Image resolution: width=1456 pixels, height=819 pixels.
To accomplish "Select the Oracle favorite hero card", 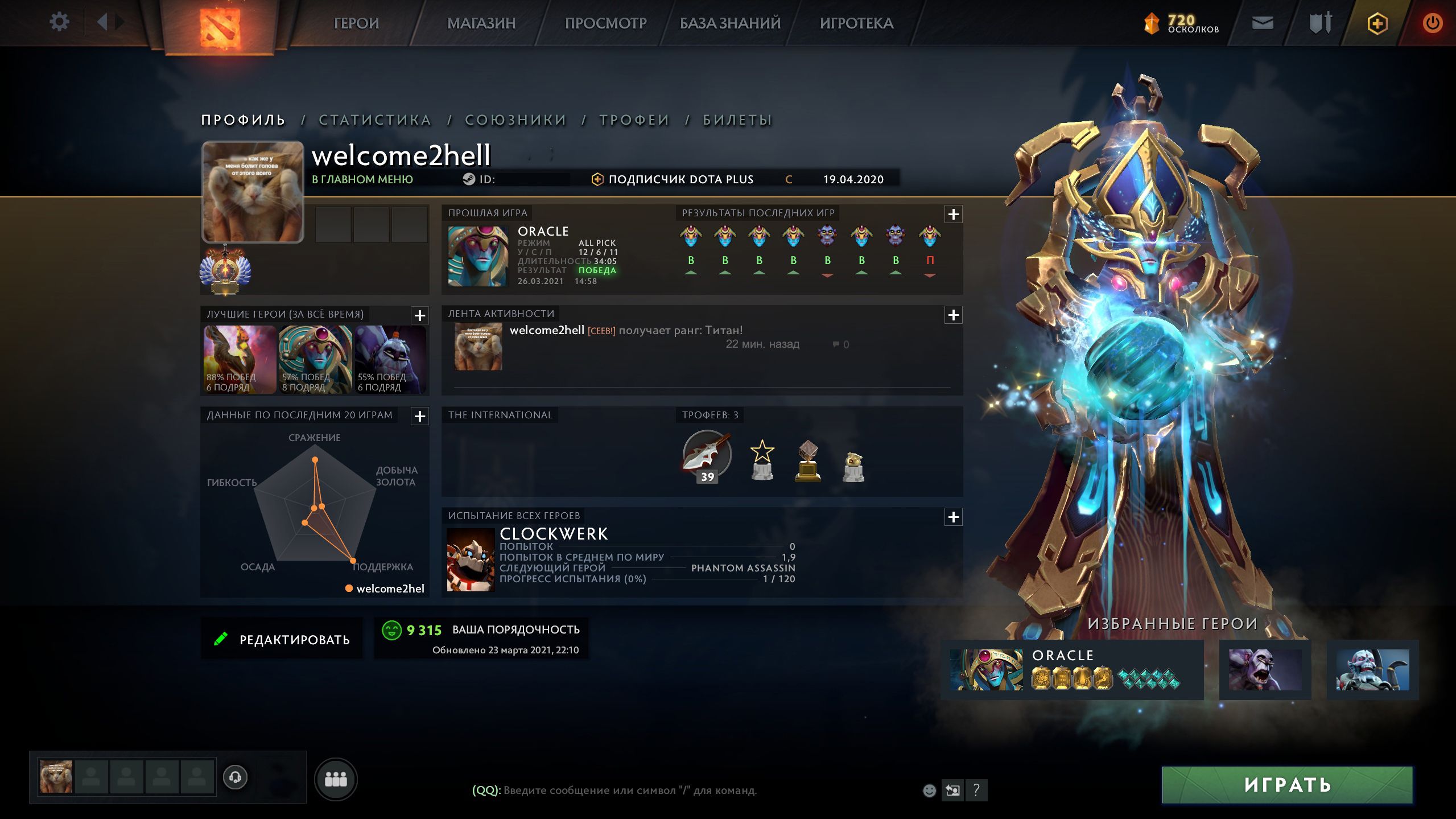I will [x=1072, y=670].
